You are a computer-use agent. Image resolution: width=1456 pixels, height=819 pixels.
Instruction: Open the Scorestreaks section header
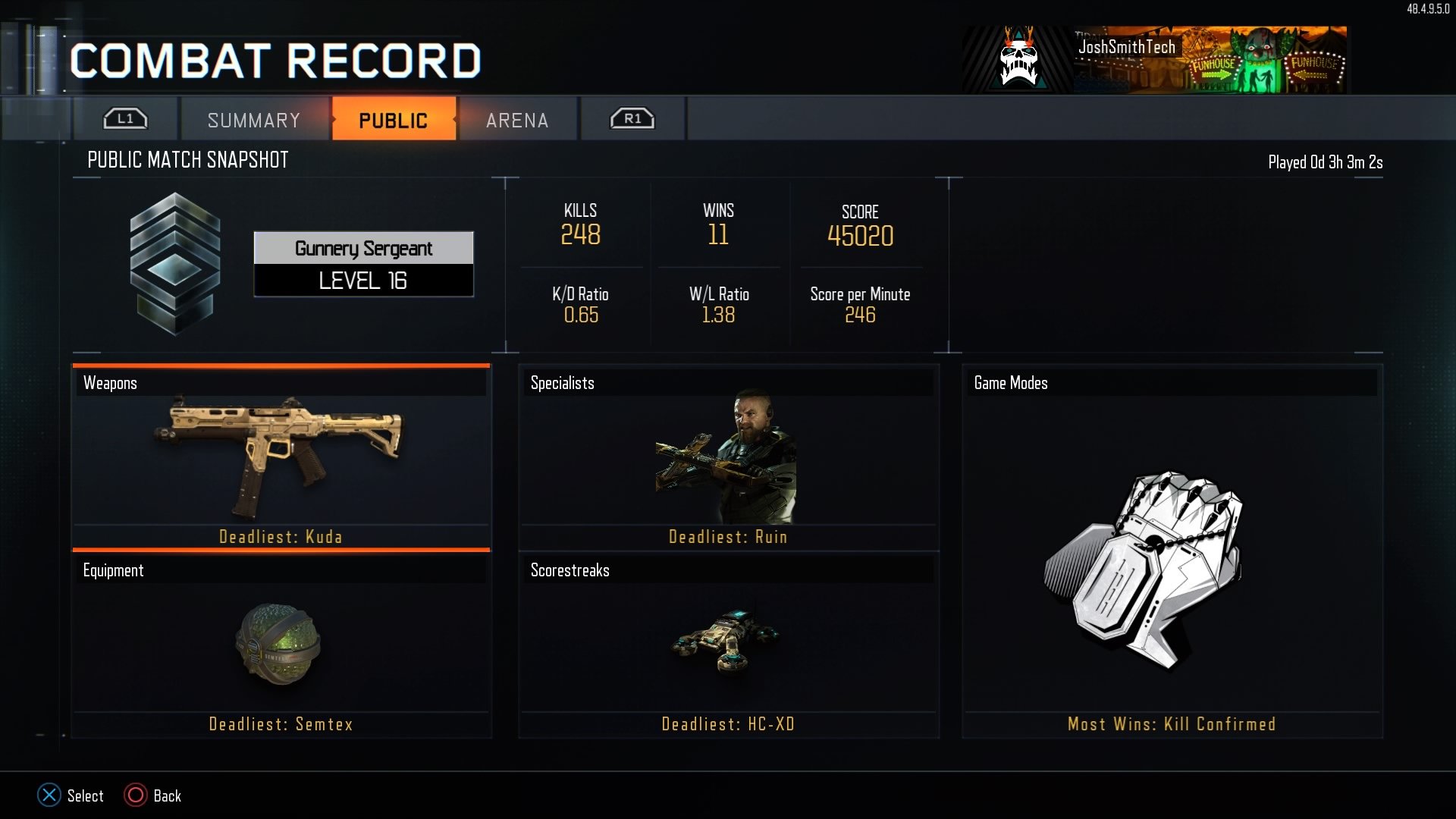[726, 570]
